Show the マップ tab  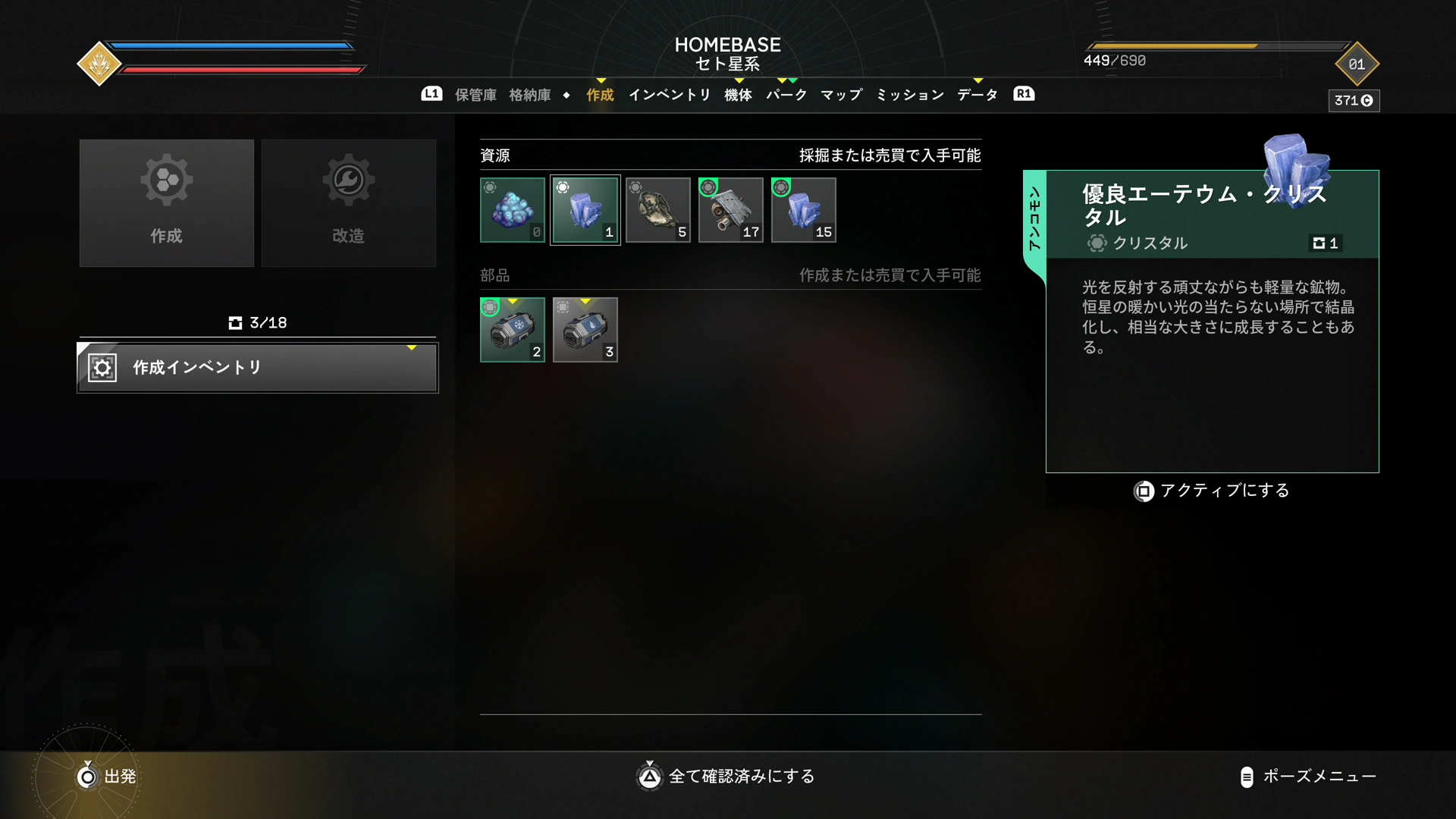click(x=841, y=95)
